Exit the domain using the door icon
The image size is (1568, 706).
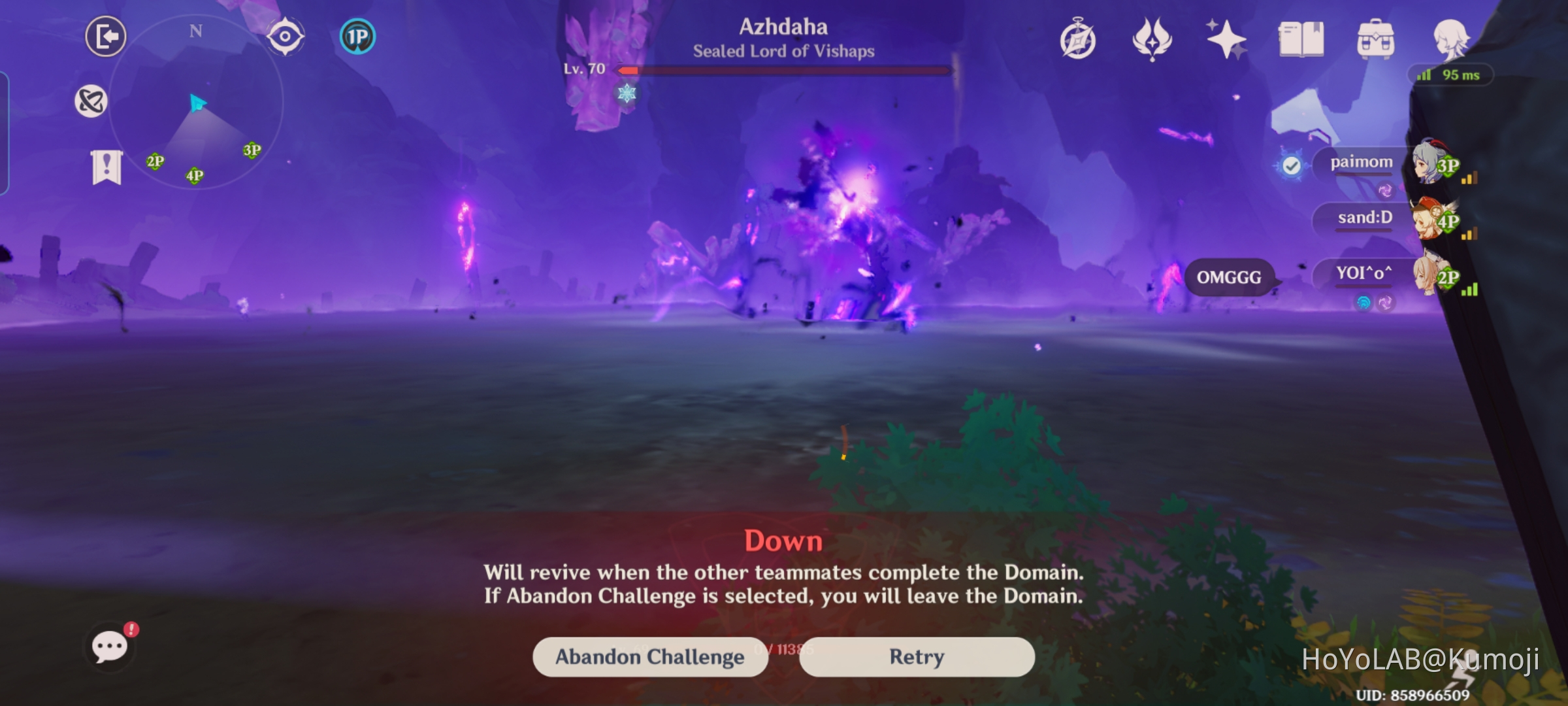[106, 37]
